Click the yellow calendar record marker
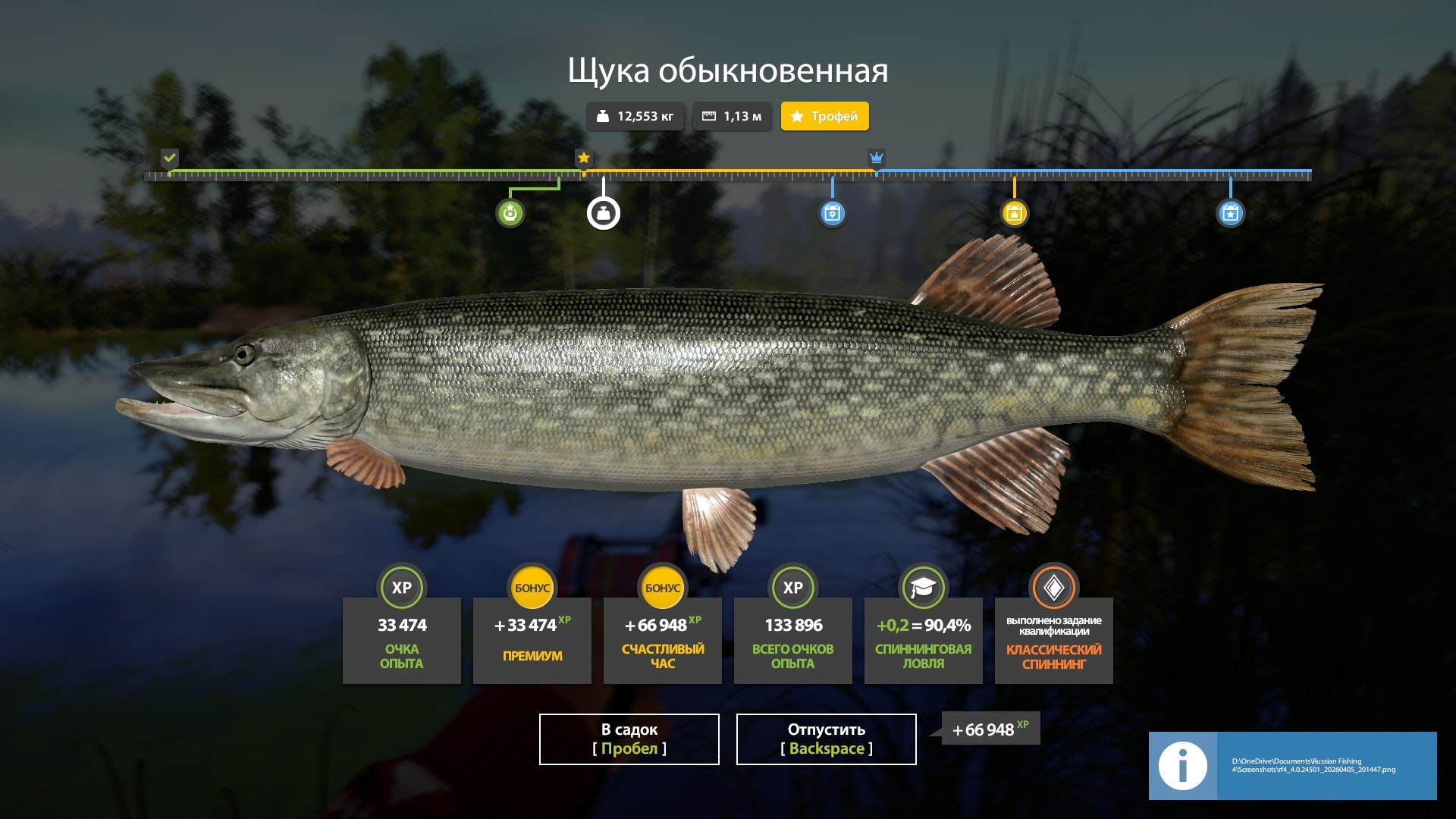 1014,213
